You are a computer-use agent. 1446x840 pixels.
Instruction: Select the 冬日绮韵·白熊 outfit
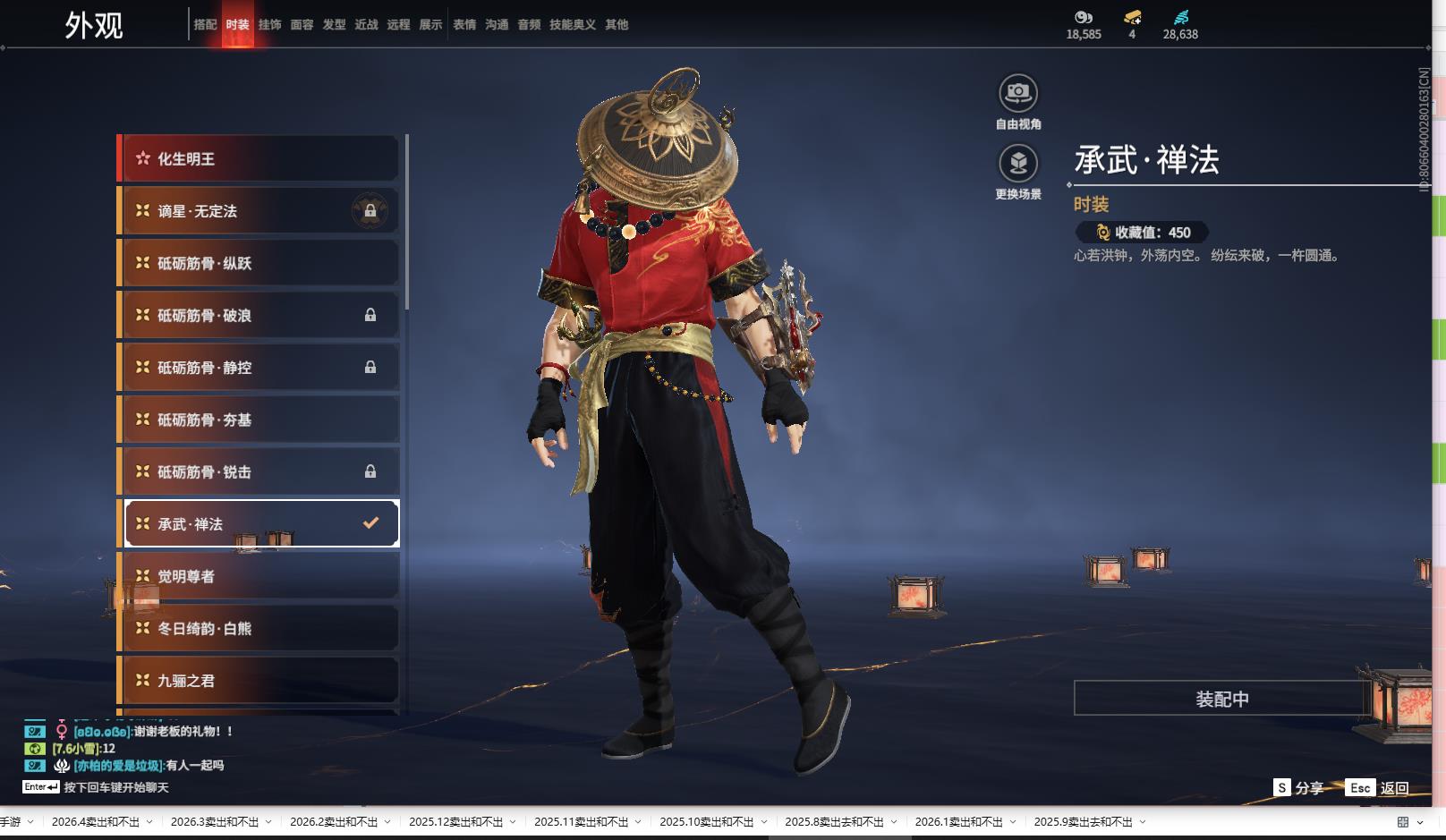pyautogui.click(x=258, y=629)
